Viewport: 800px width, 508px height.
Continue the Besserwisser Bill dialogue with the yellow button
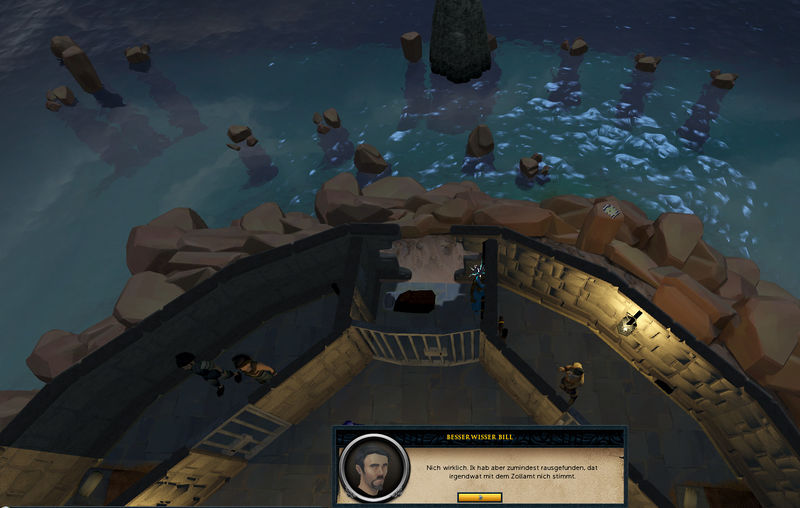pyautogui.click(x=479, y=497)
